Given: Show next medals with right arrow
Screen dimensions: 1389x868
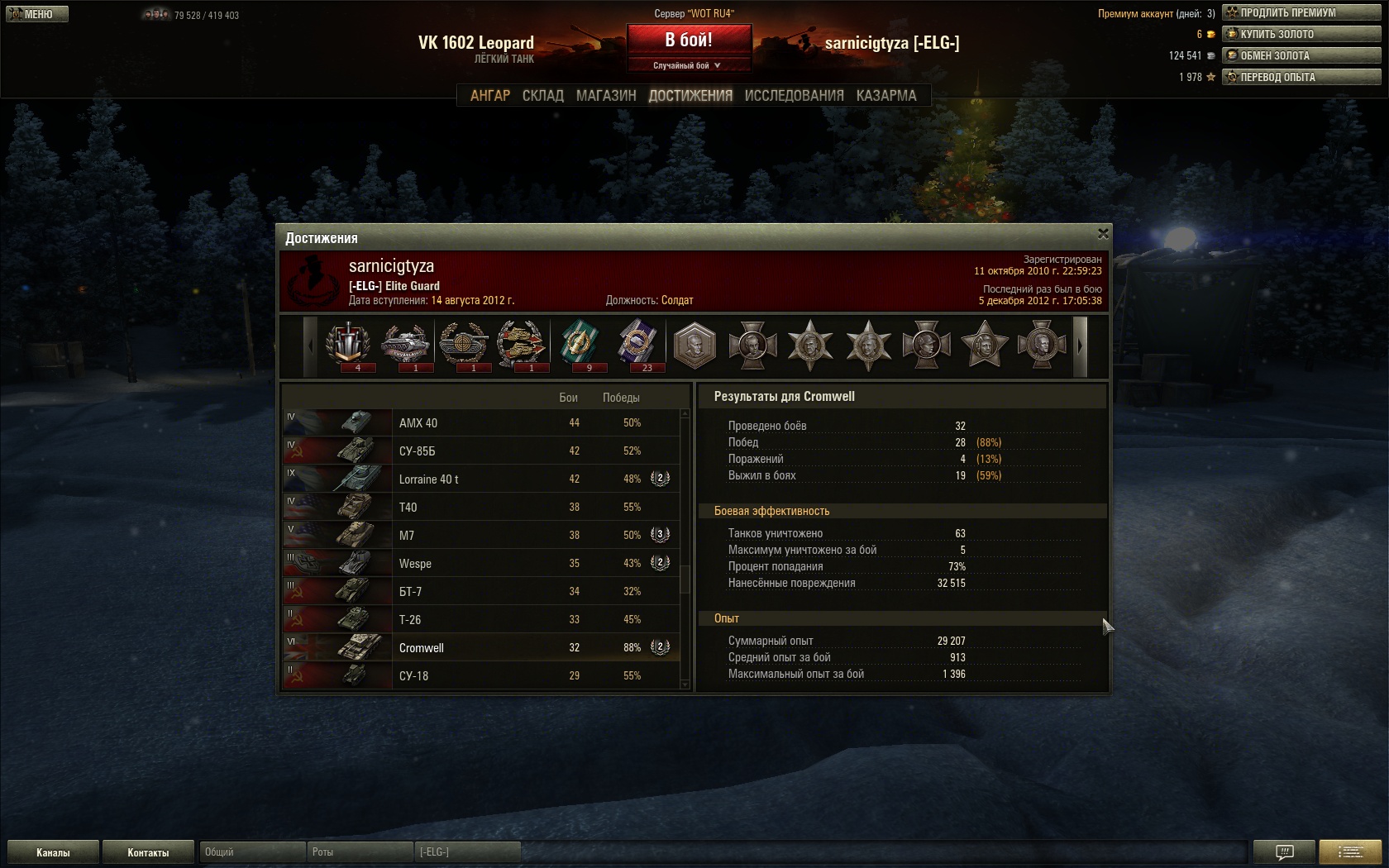Looking at the screenshot, I should click(1080, 347).
